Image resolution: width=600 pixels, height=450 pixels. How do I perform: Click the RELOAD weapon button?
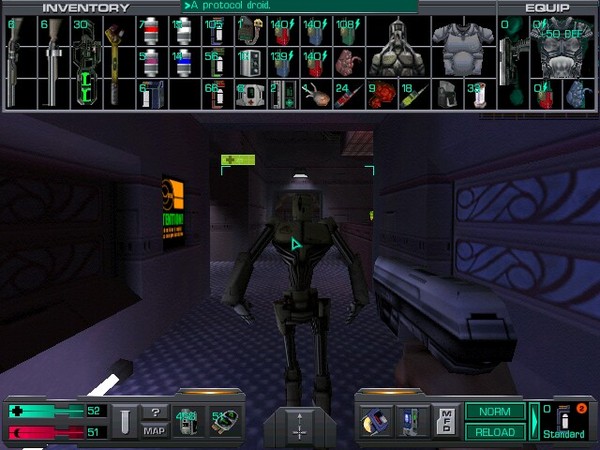point(495,432)
